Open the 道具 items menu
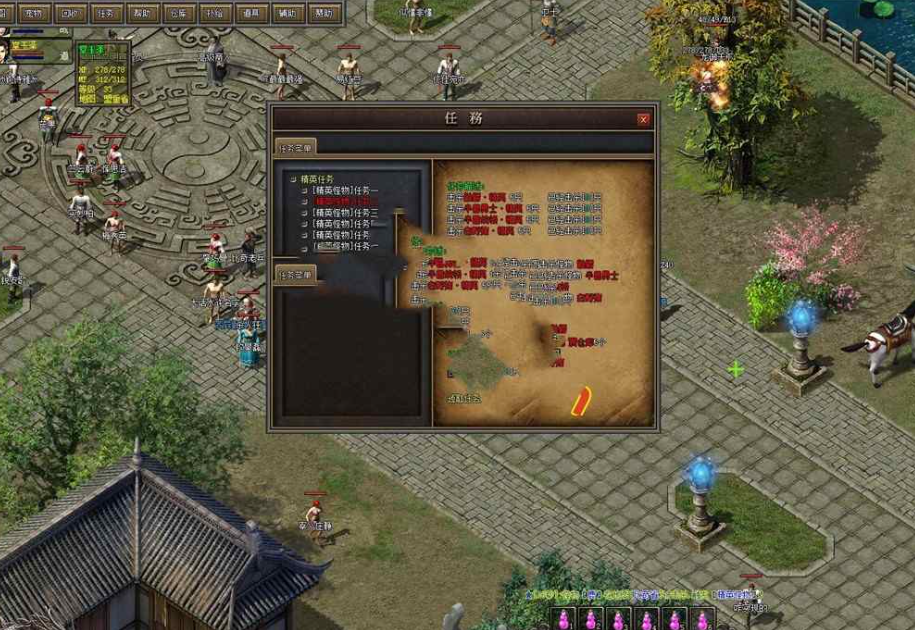The height and width of the screenshot is (630, 915). pos(251,14)
